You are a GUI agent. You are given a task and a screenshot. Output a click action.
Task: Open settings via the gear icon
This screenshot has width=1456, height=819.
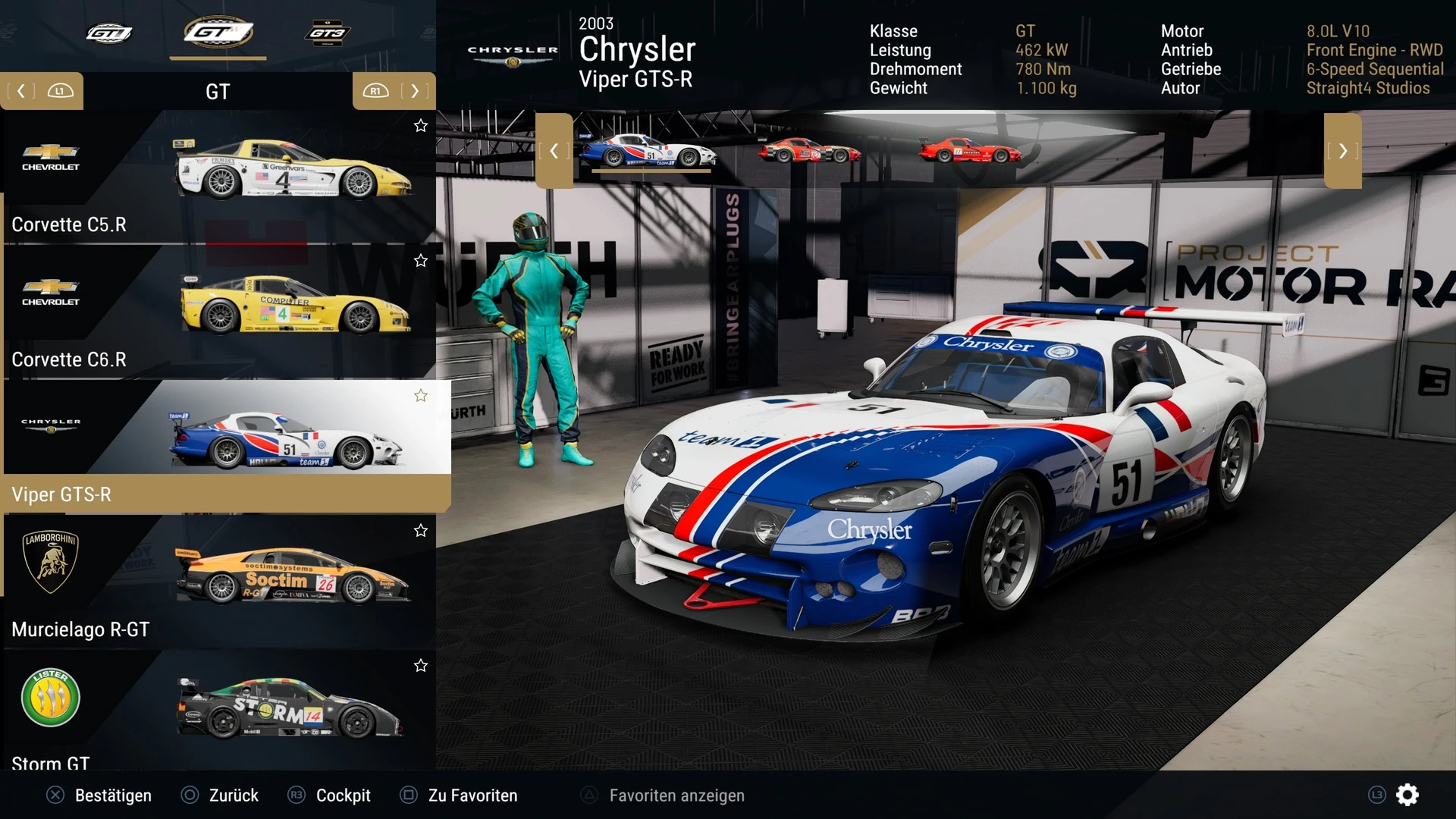coord(1407,795)
